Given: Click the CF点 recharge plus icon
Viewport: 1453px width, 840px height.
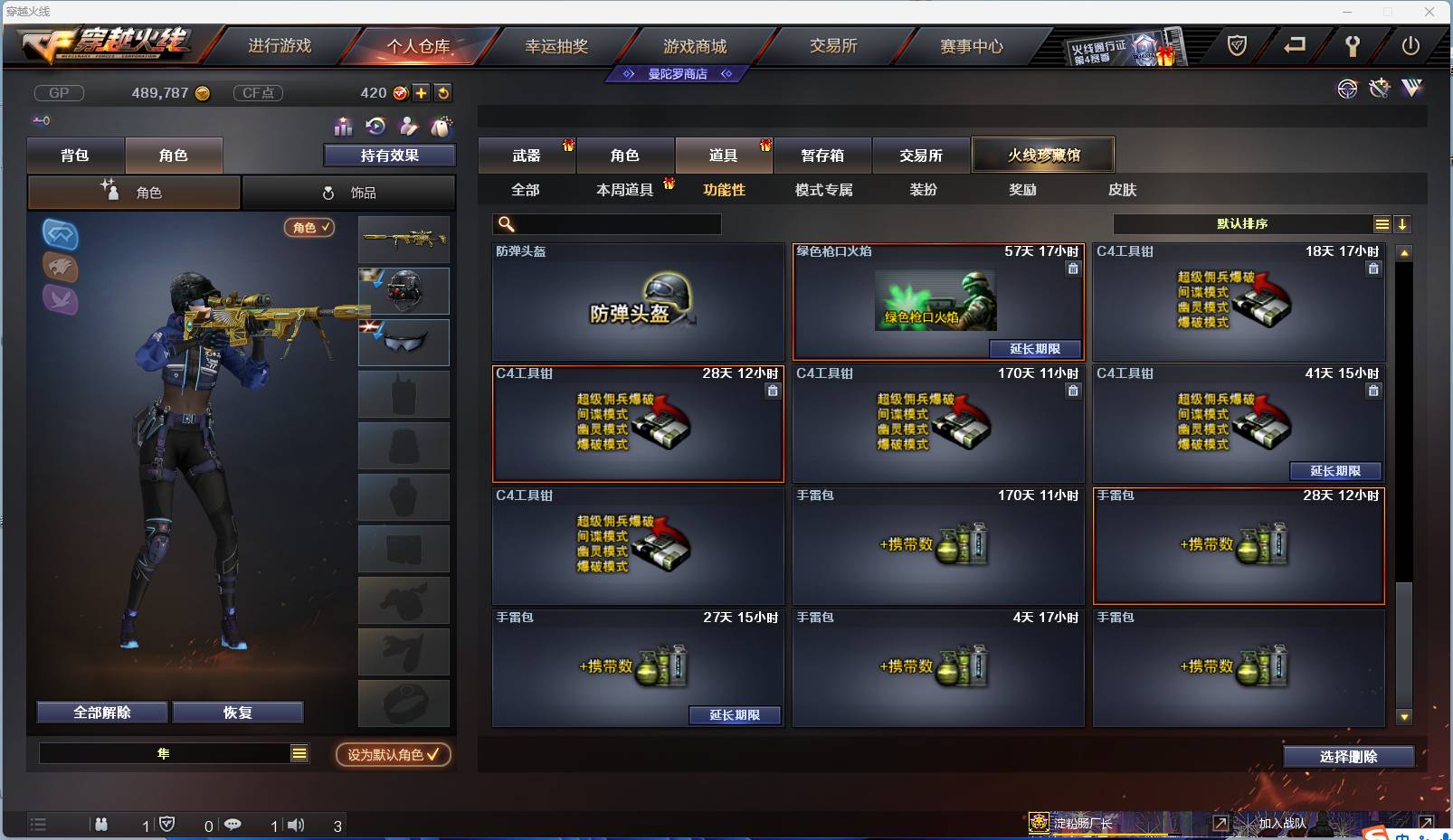Looking at the screenshot, I should [422, 92].
